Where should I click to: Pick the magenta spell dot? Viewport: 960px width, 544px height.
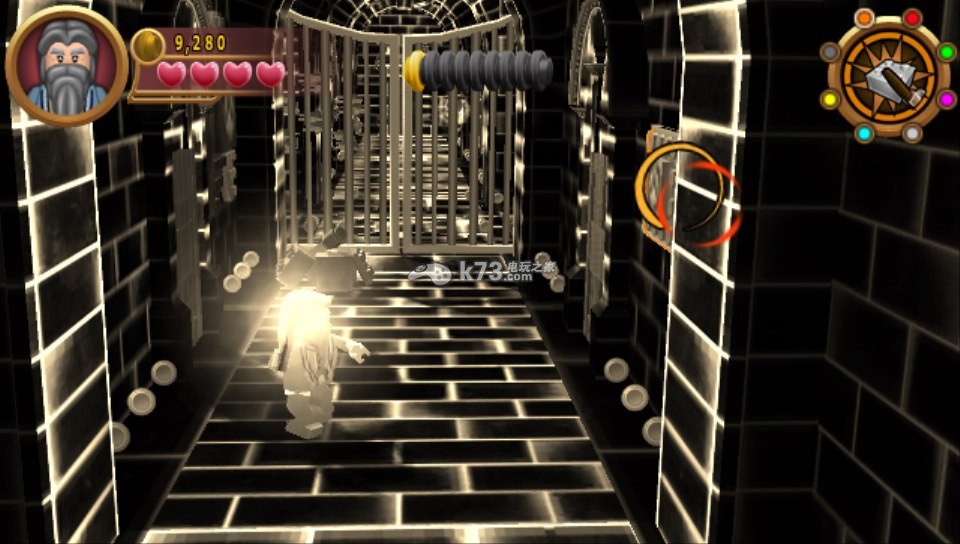tap(946, 99)
